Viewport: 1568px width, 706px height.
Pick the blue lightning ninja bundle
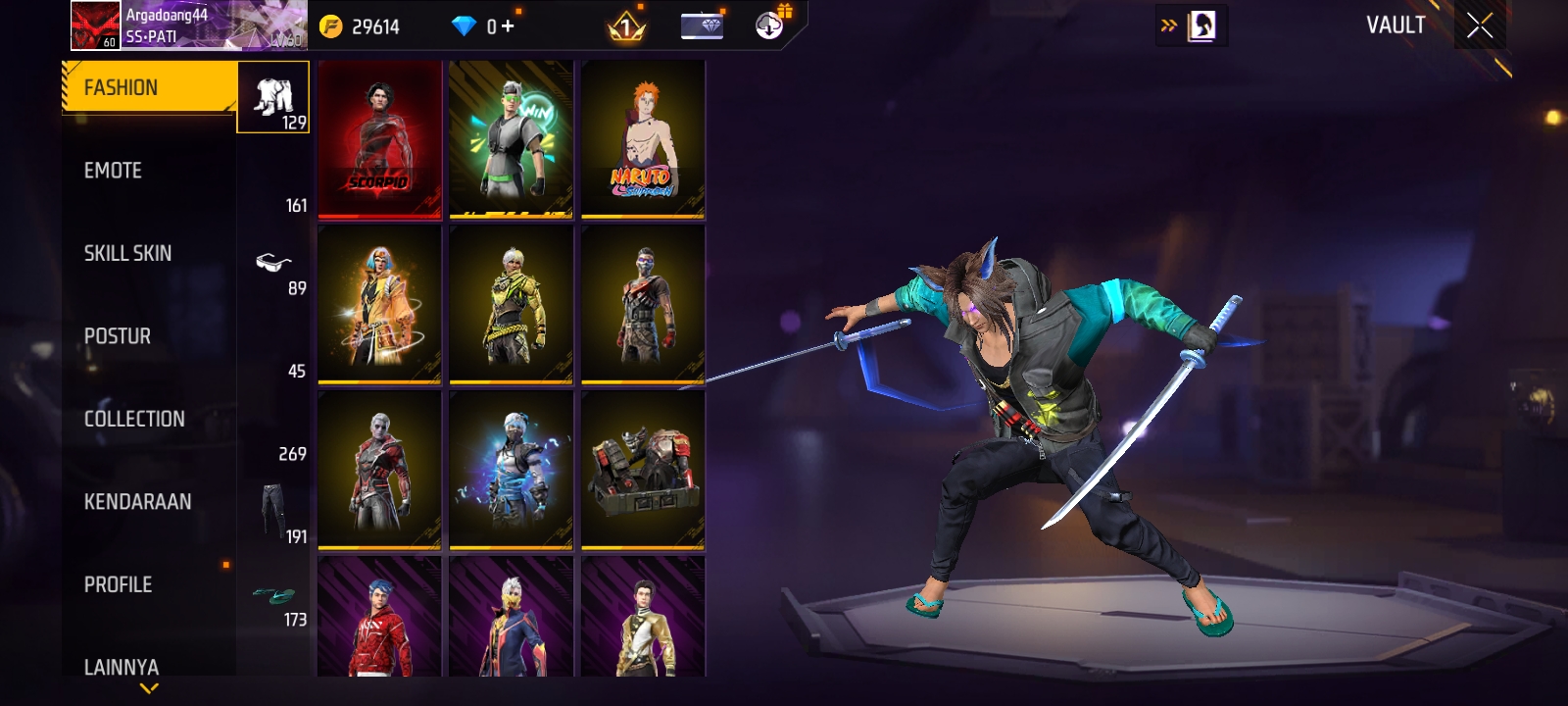point(511,470)
